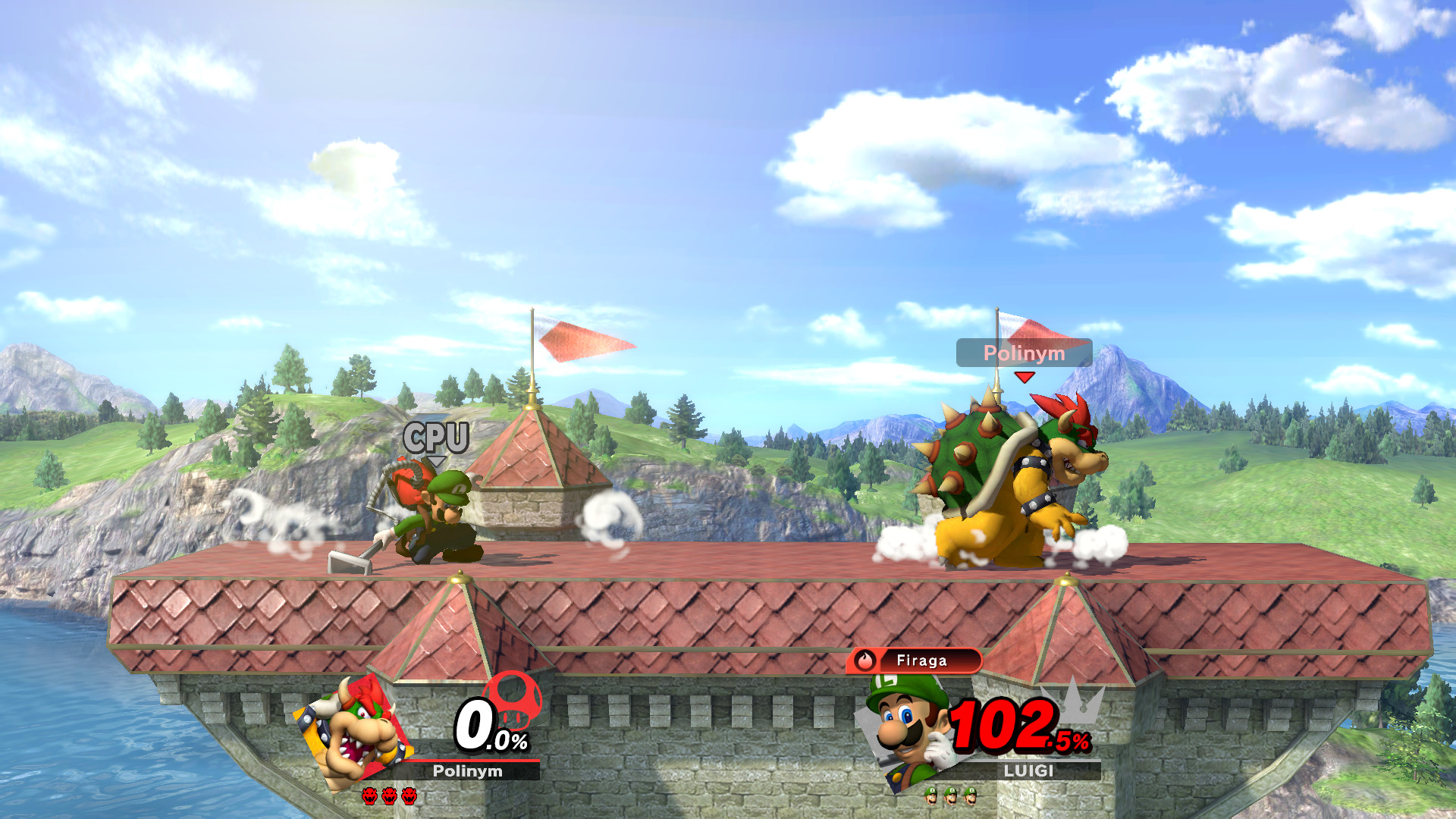The height and width of the screenshot is (819, 1456).
Task: Expand the Polinym name tag above Bowser
Action: coord(1024,353)
